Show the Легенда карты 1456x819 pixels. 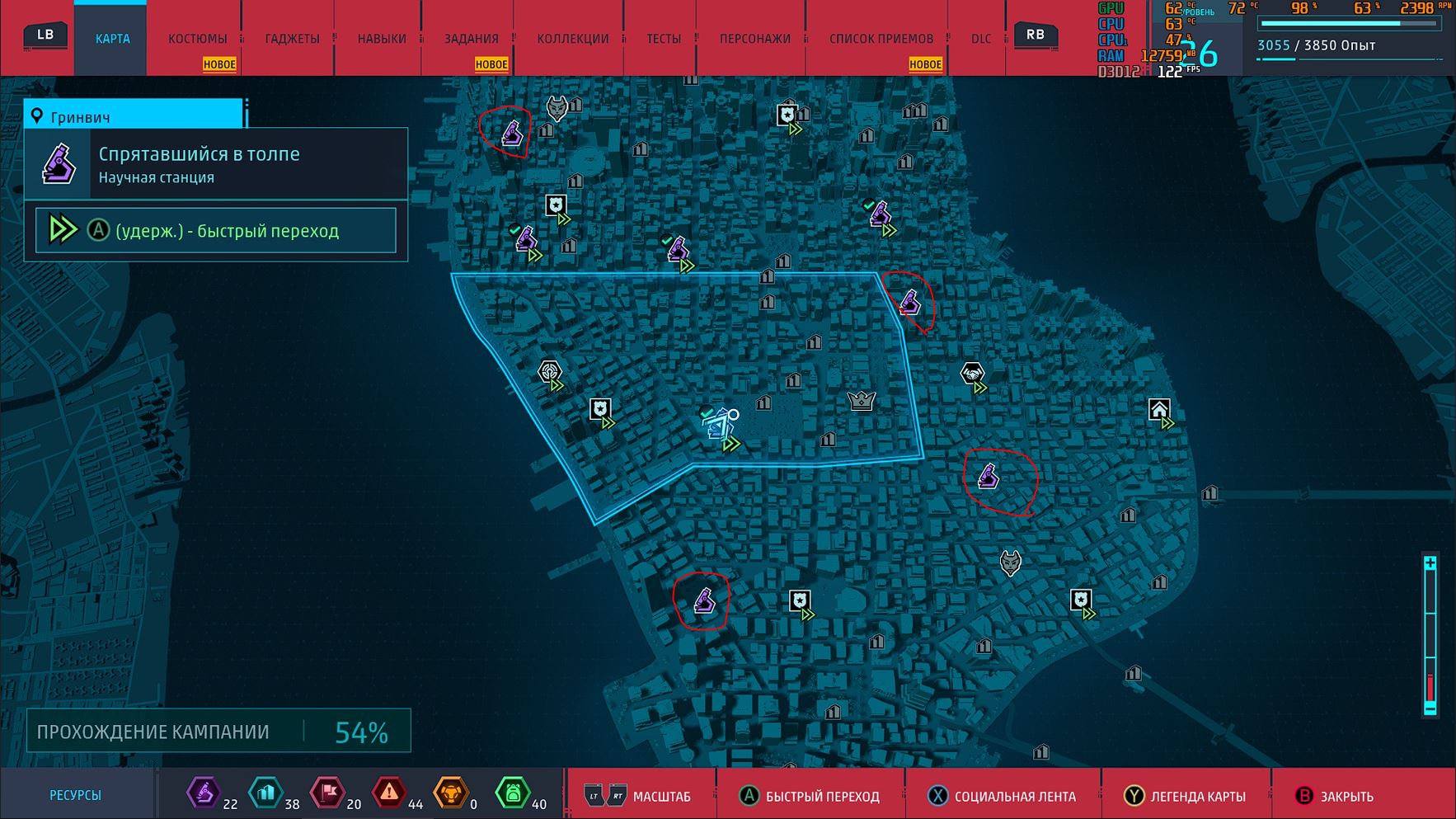[1186, 796]
